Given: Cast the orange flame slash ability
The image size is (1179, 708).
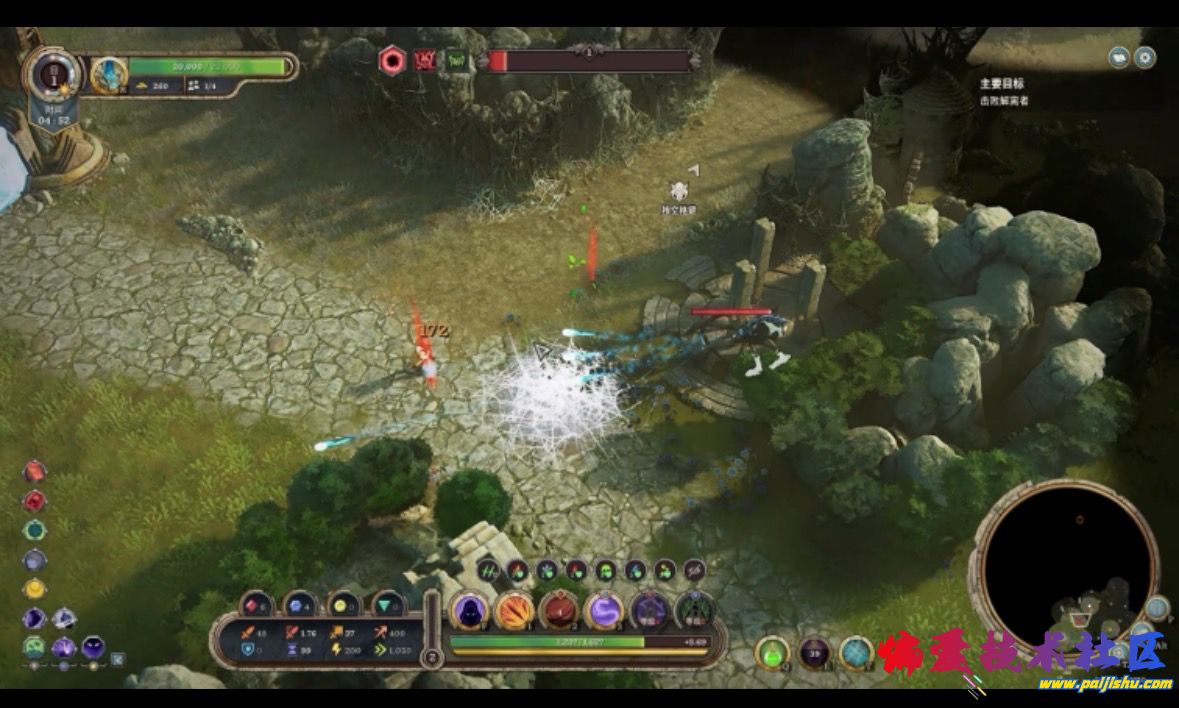Looking at the screenshot, I should pyautogui.click(x=514, y=610).
